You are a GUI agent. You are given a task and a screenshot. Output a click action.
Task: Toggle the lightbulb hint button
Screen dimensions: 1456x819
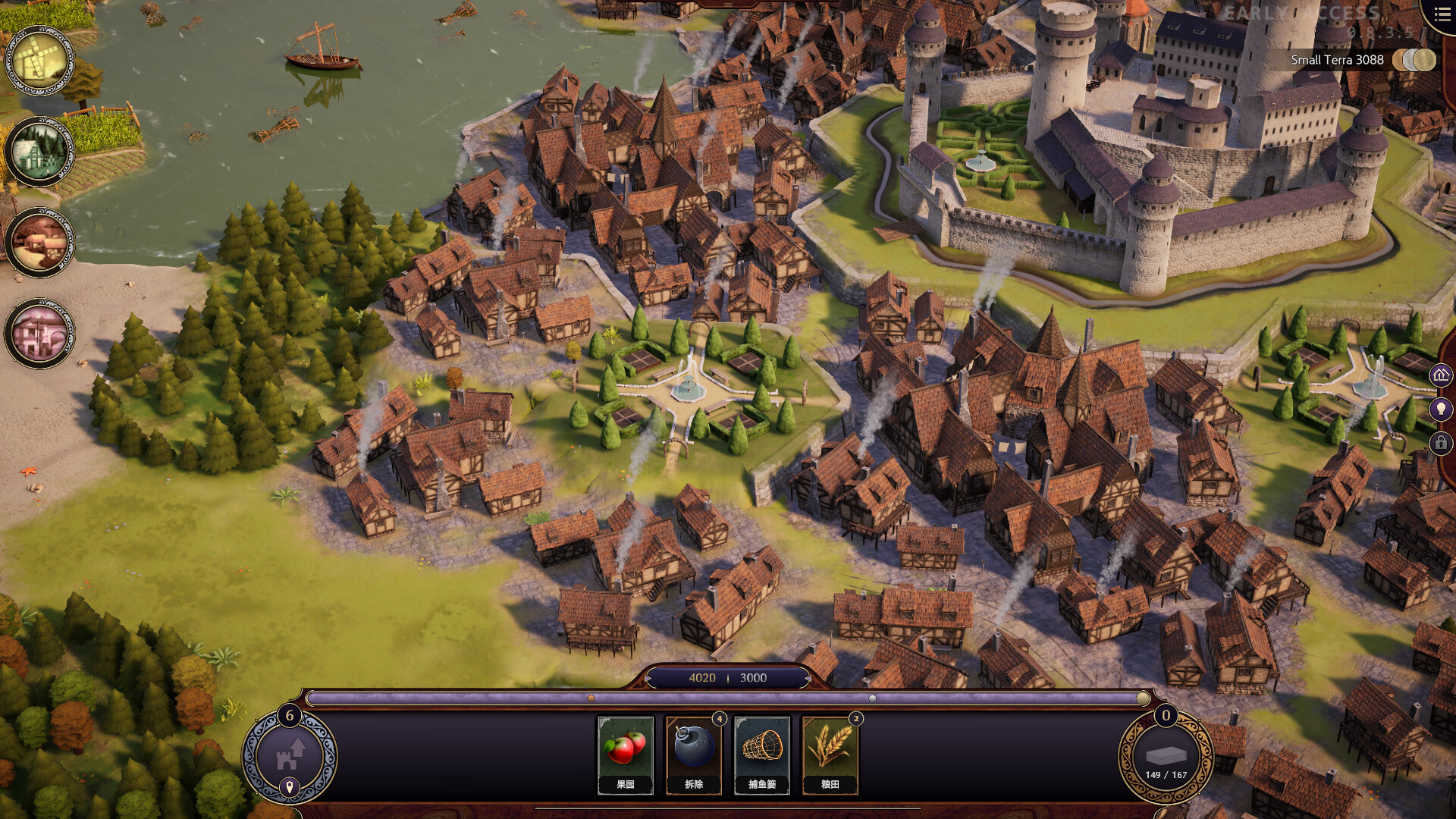point(1441,409)
